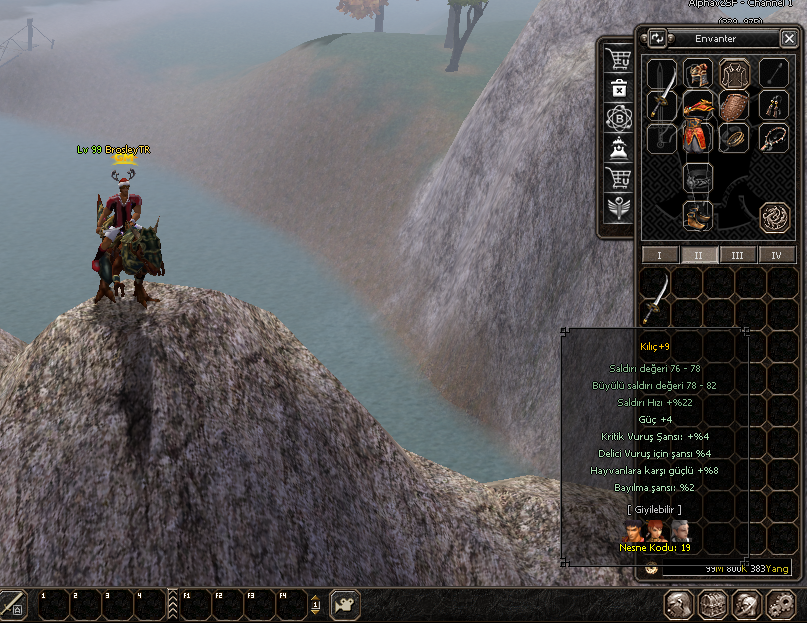This screenshot has width=807, height=623.
Task: Open the gear settings button in bottom bar
Action: (x=781, y=604)
